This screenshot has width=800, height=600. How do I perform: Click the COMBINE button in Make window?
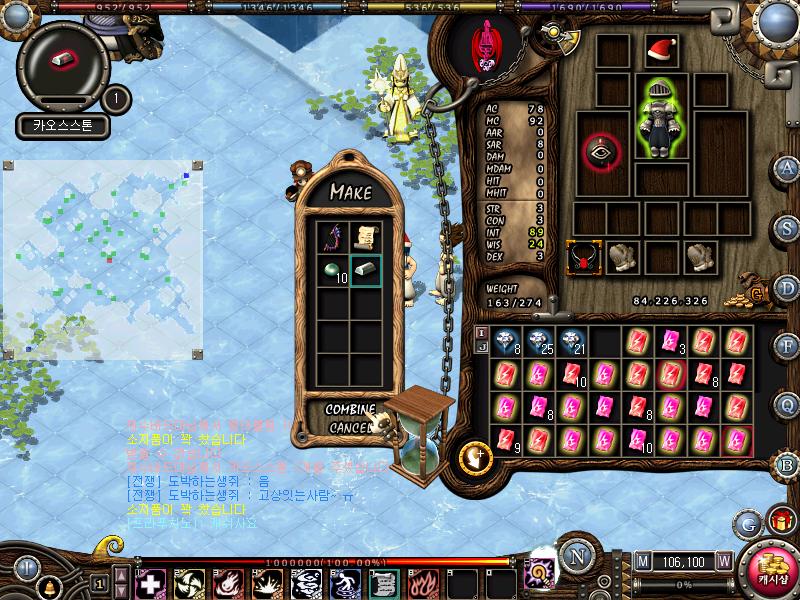350,410
